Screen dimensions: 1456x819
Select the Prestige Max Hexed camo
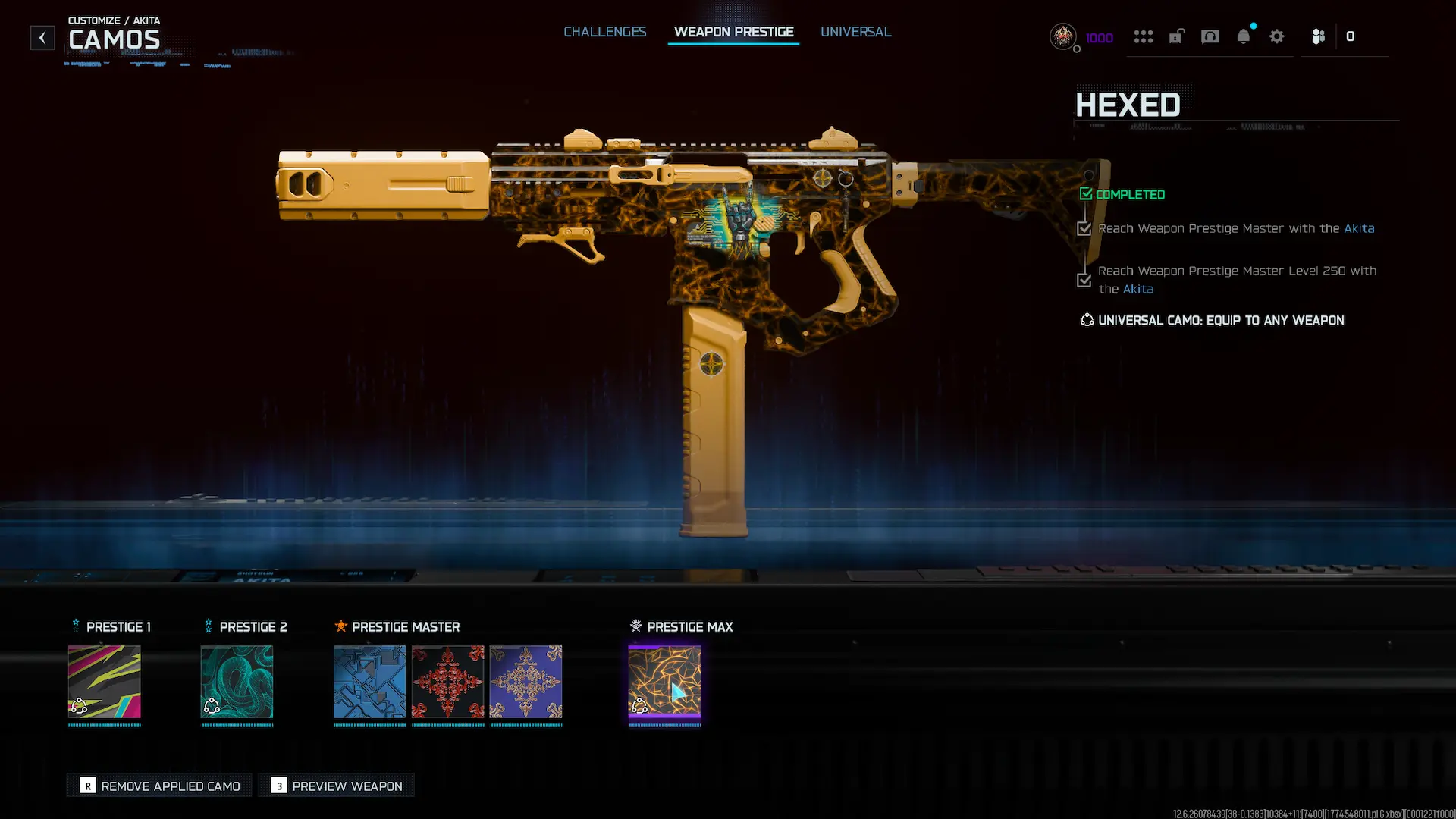pyautogui.click(x=664, y=682)
